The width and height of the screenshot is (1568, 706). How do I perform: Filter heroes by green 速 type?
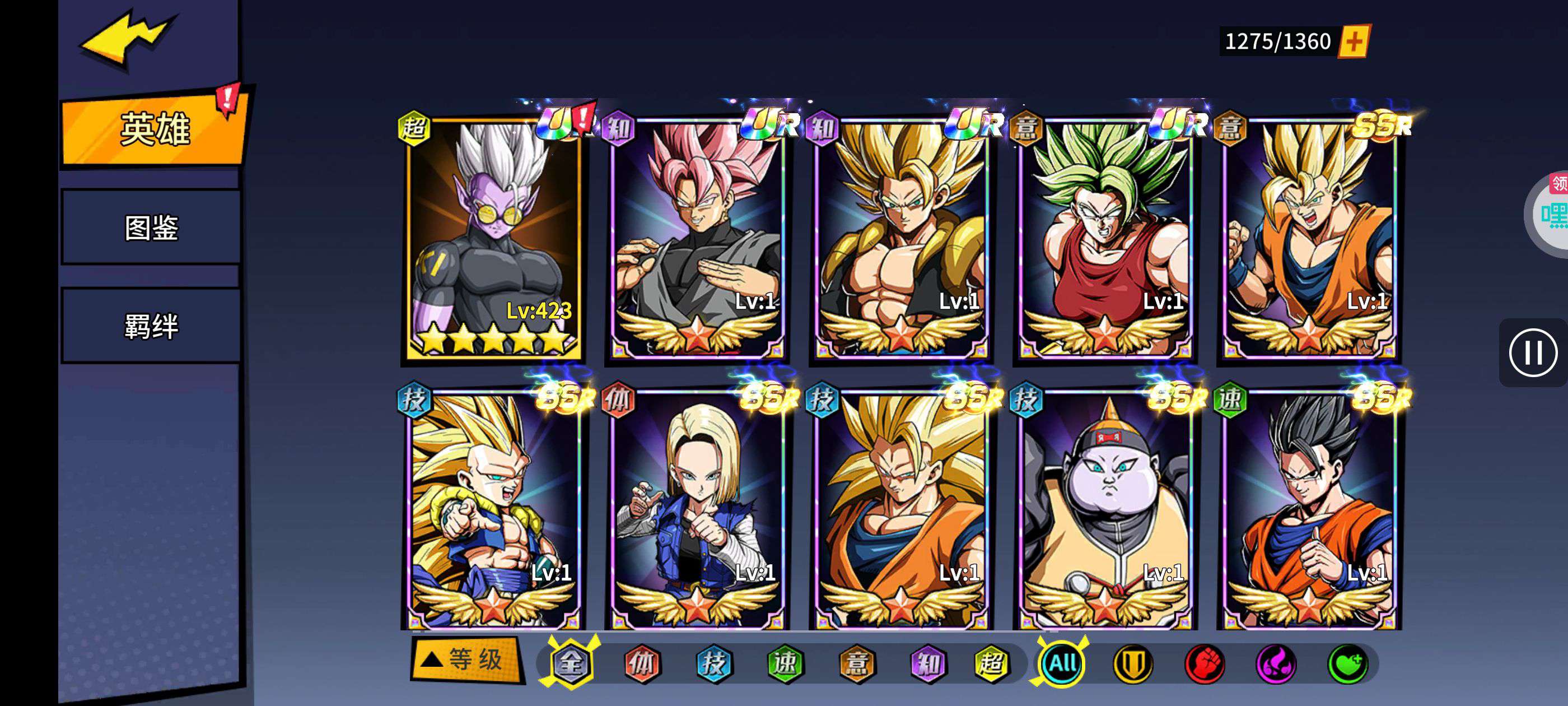pyautogui.click(x=785, y=663)
